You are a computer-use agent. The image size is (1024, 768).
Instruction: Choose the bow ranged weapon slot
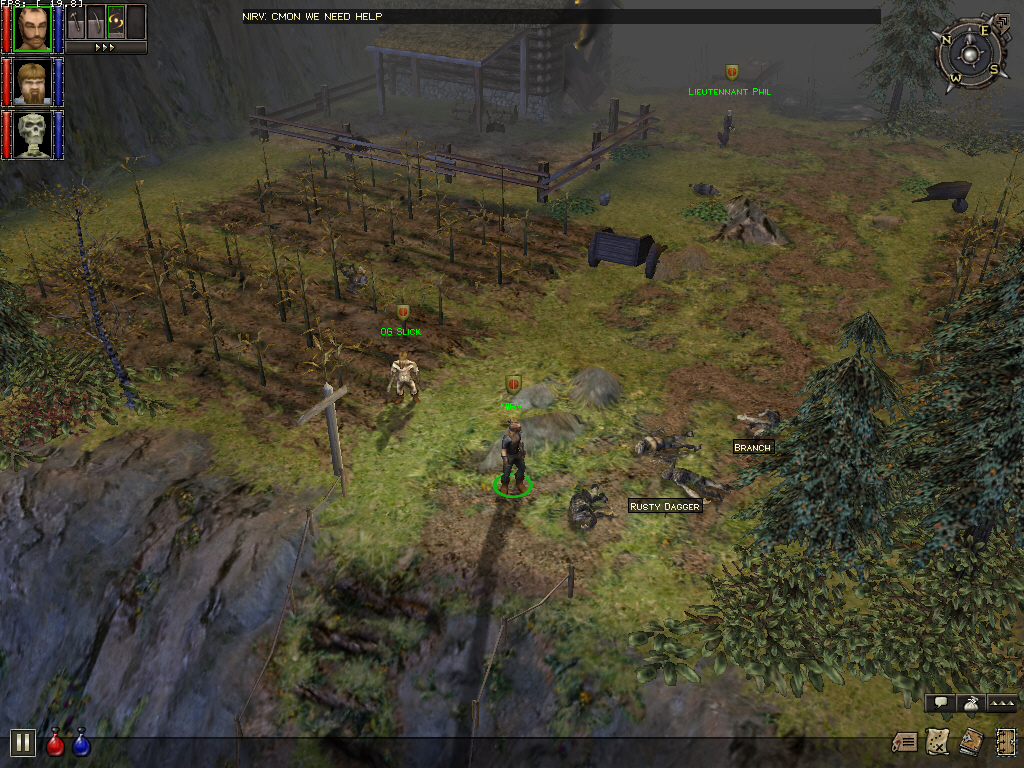96,21
